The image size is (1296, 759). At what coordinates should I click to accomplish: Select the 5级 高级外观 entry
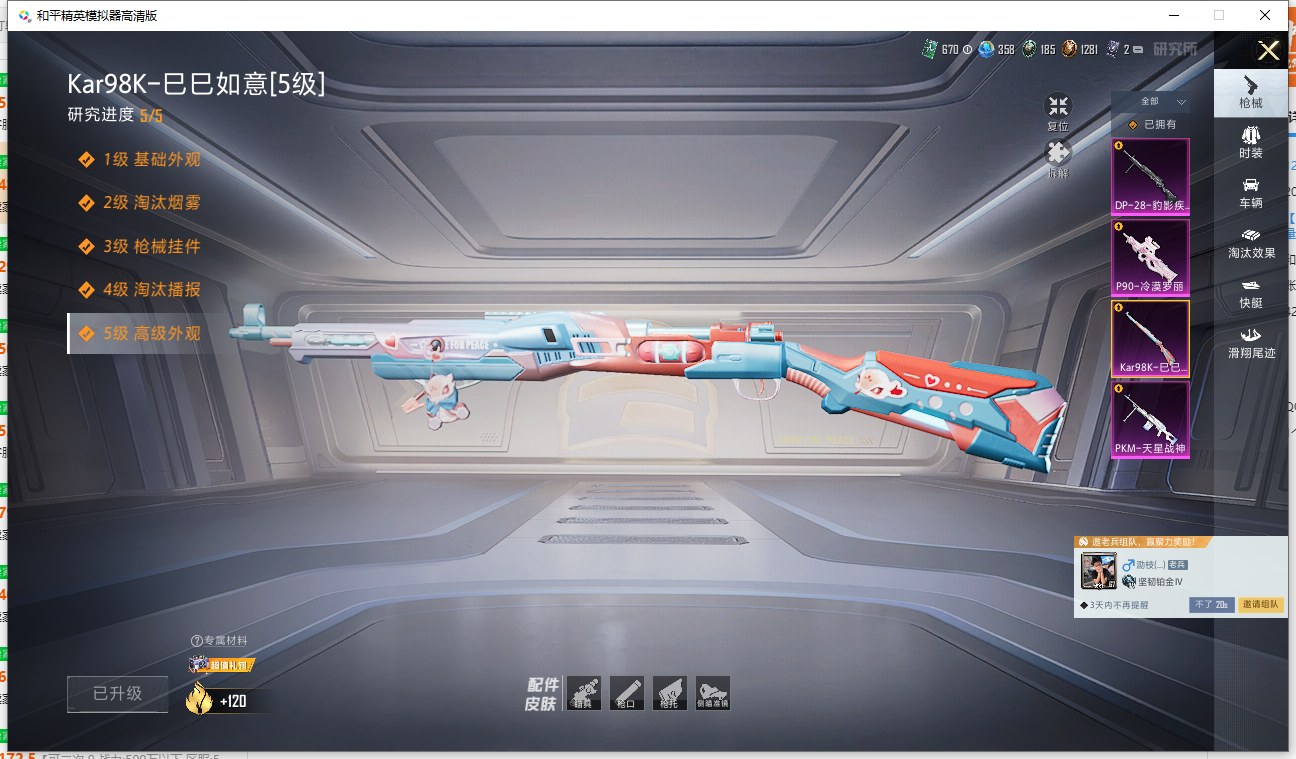coord(152,334)
